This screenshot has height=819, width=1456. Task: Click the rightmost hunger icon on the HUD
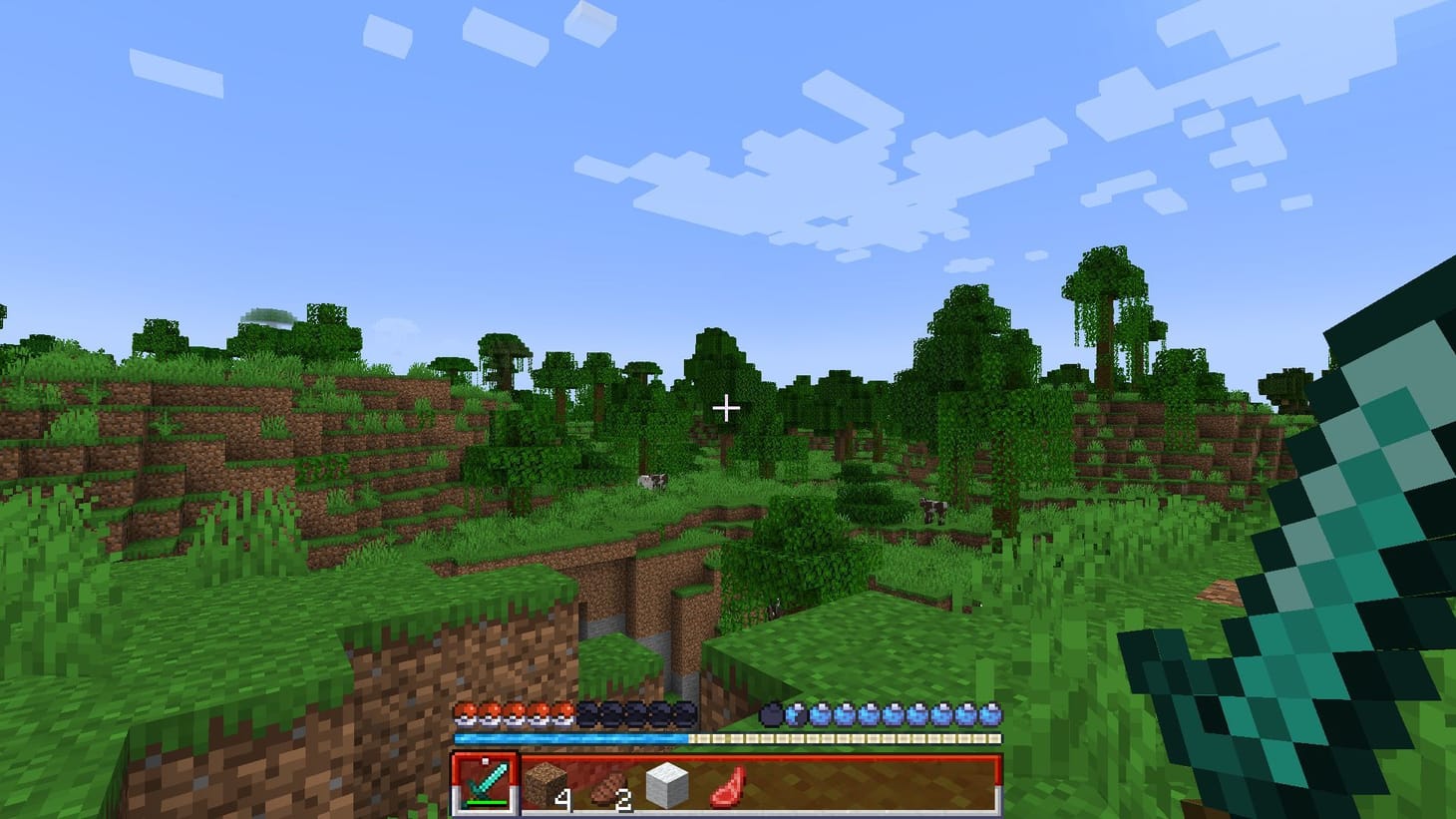tap(992, 711)
